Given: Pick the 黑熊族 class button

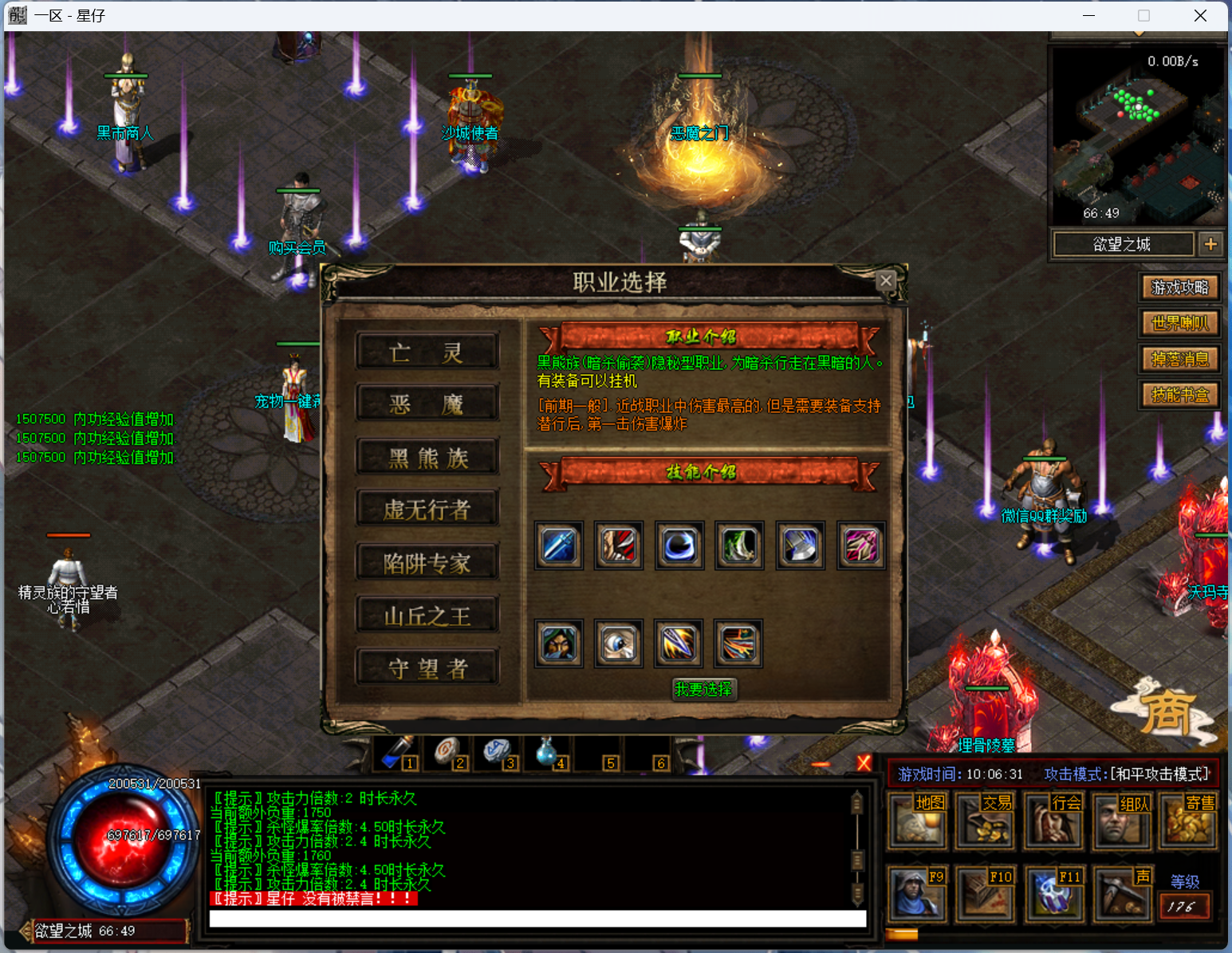Looking at the screenshot, I should point(427,457).
